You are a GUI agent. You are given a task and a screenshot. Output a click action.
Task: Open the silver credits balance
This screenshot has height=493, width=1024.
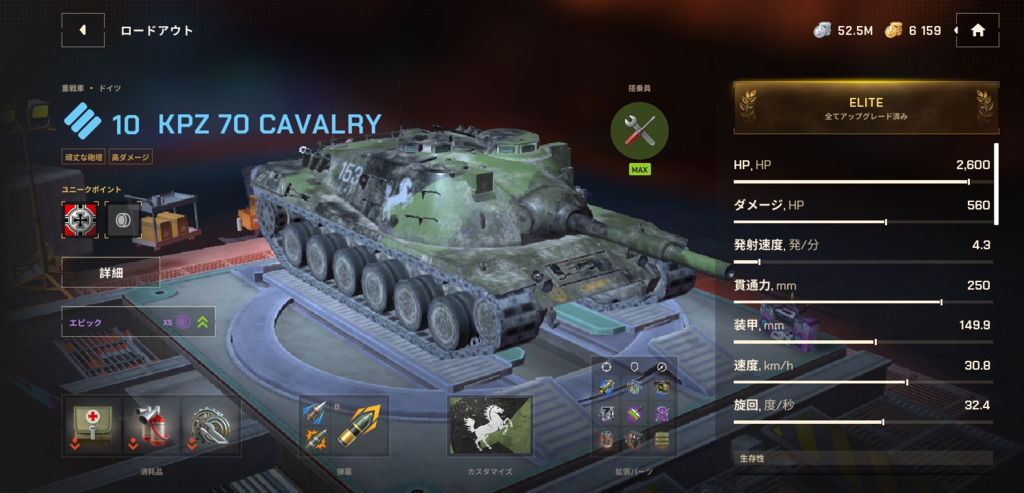pos(844,30)
